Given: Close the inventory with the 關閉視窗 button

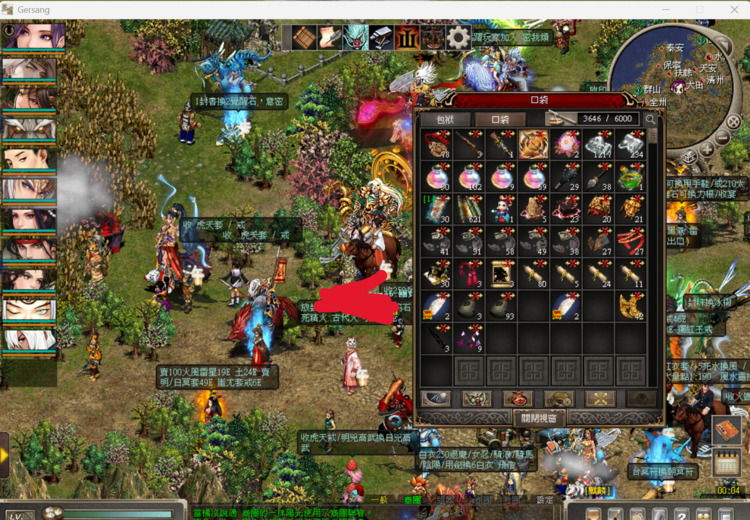Looking at the screenshot, I should 539,417.
